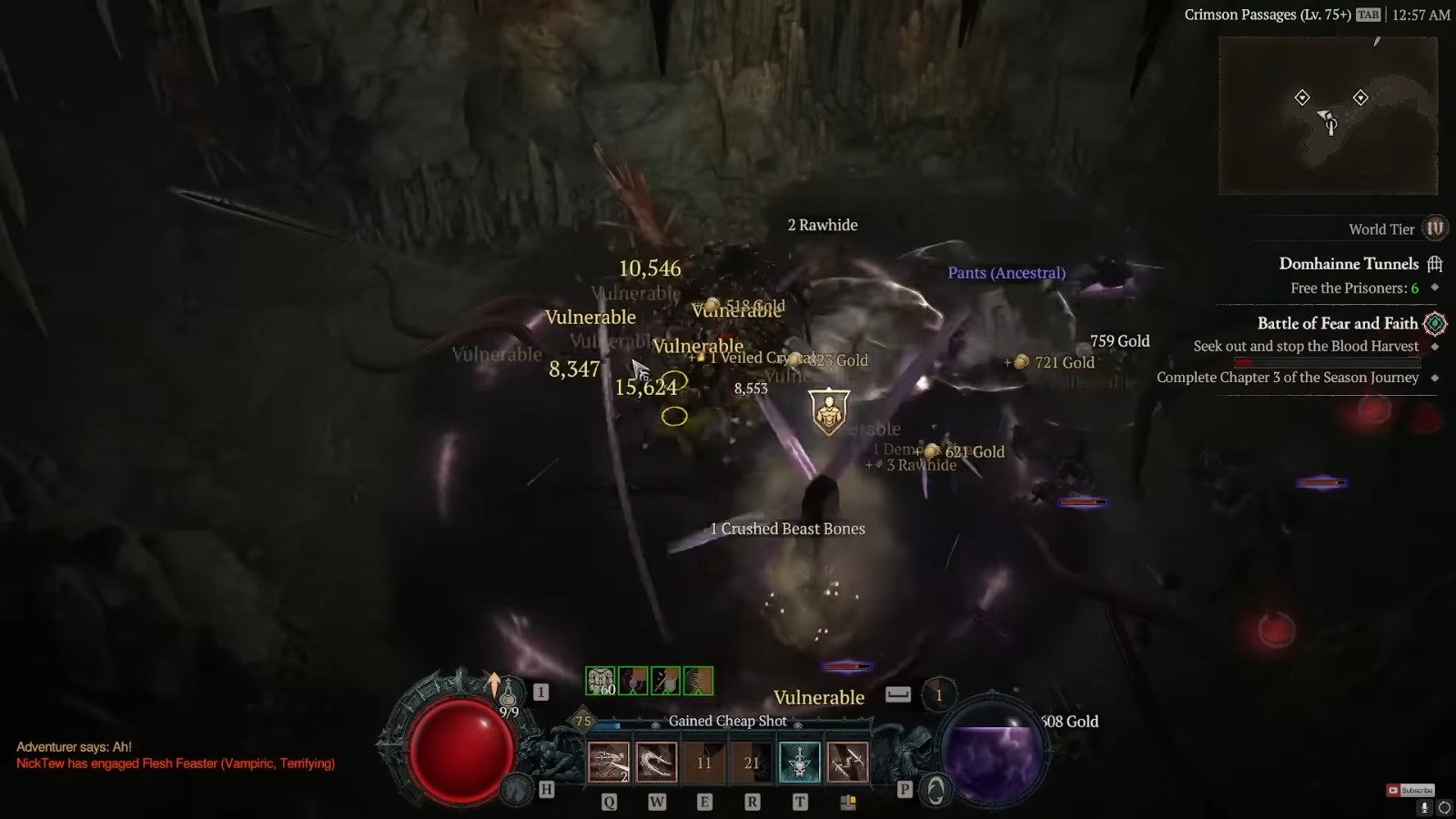Select the health potion icon
Viewport: 1456px width, 819px height.
[510, 696]
